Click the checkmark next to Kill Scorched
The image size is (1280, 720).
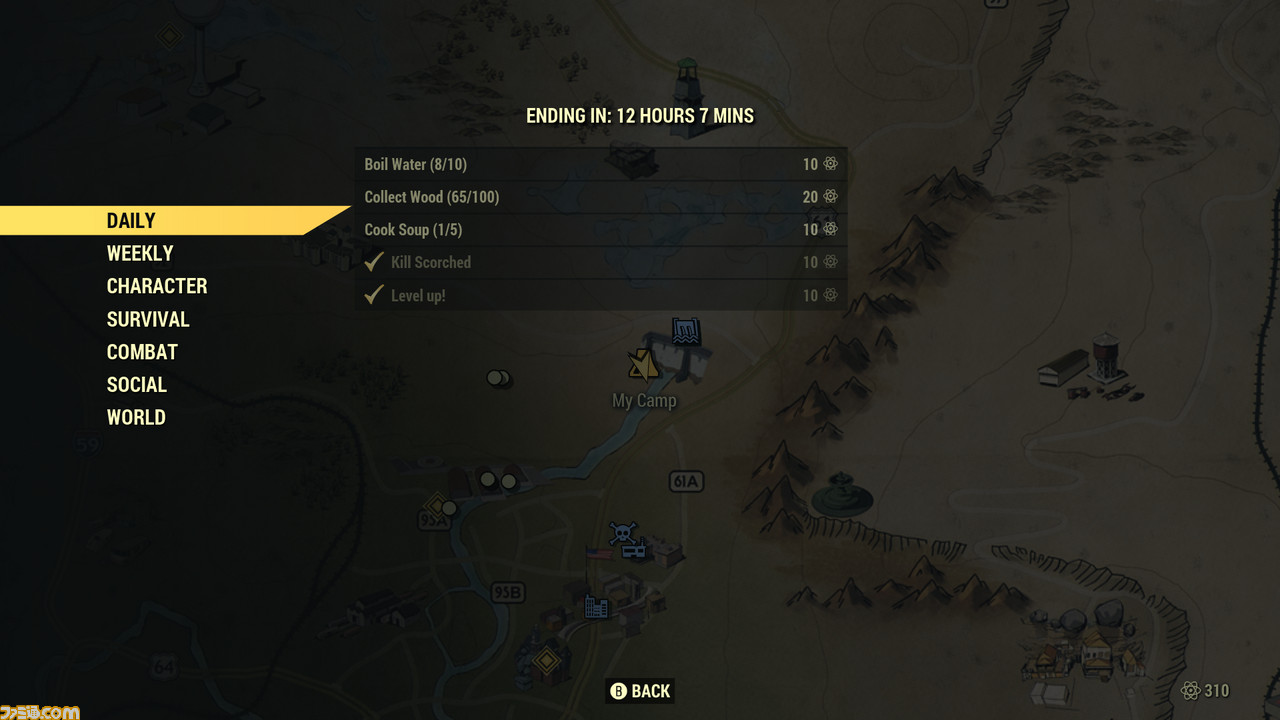(x=373, y=262)
